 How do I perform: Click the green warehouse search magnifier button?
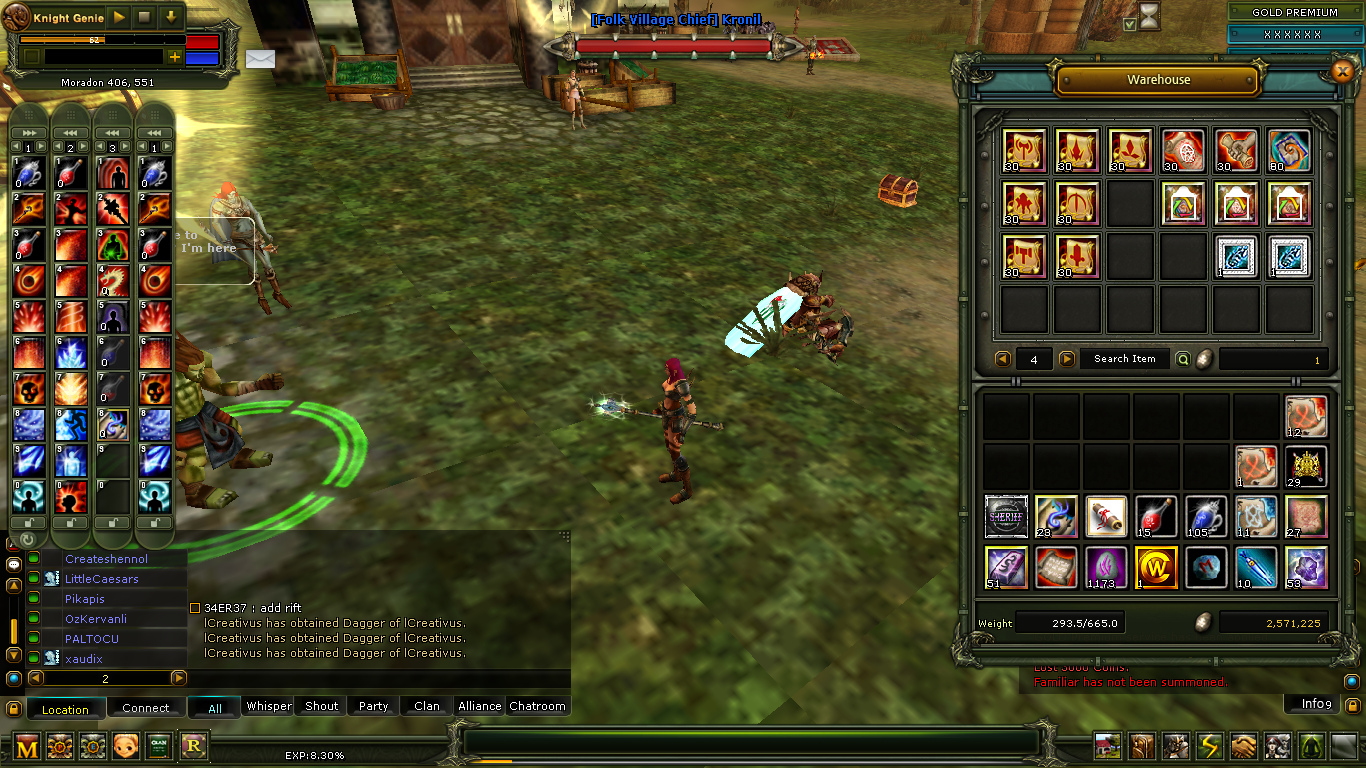click(1183, 359)
